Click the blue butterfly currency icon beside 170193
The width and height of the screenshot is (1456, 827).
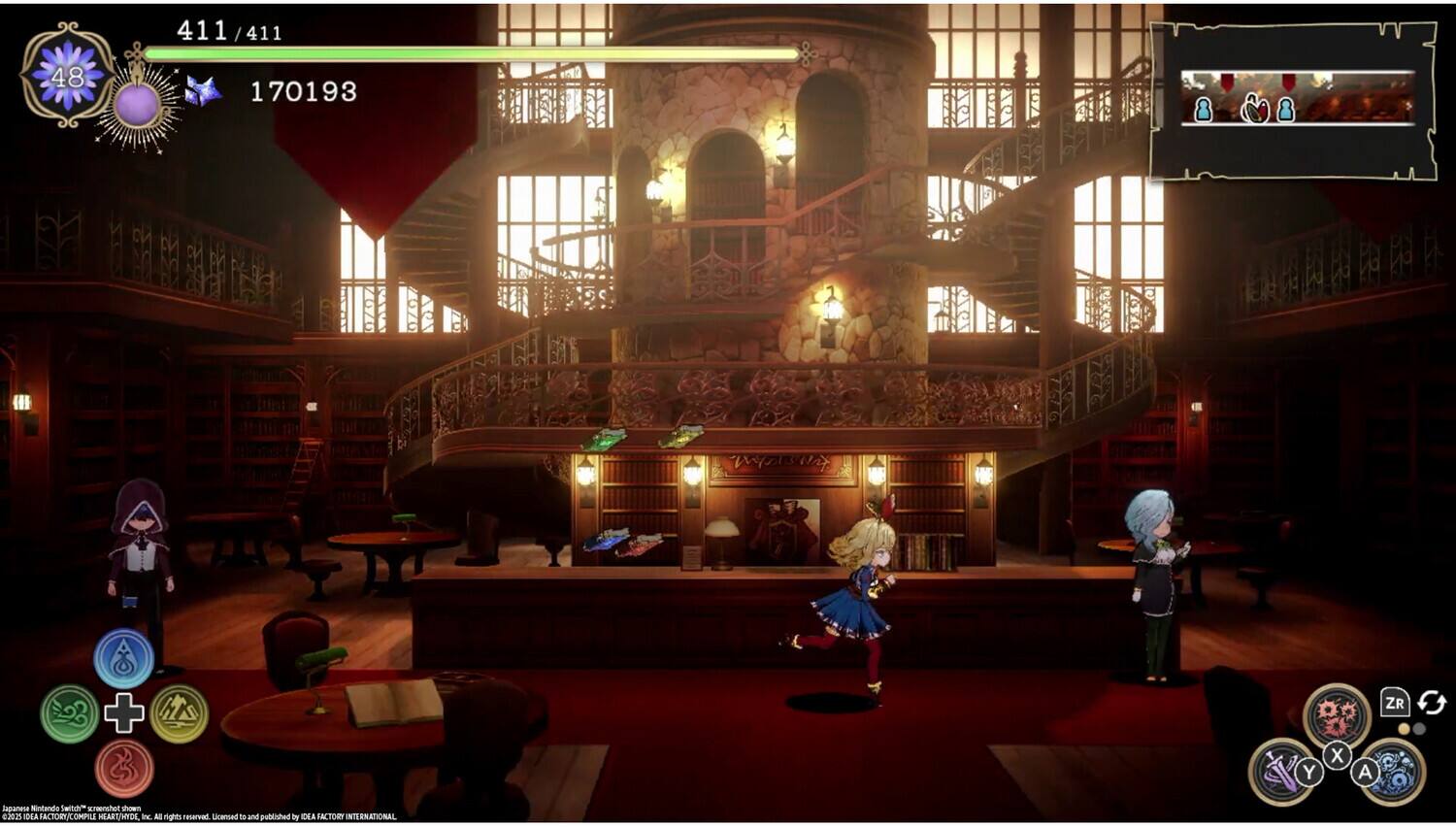(x=206, y=92)
